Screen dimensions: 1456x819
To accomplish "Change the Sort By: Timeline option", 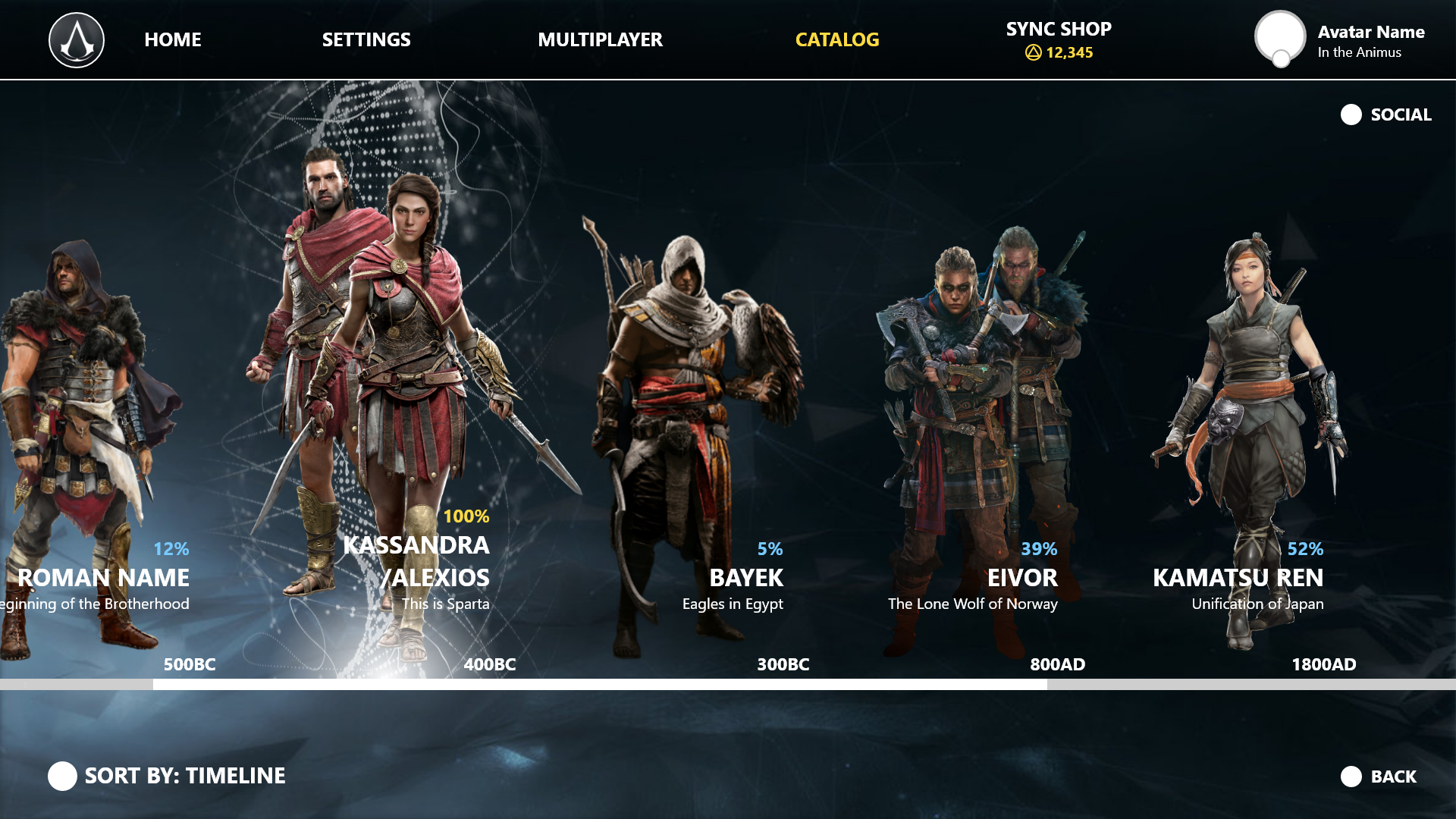I will coord(167,776).
